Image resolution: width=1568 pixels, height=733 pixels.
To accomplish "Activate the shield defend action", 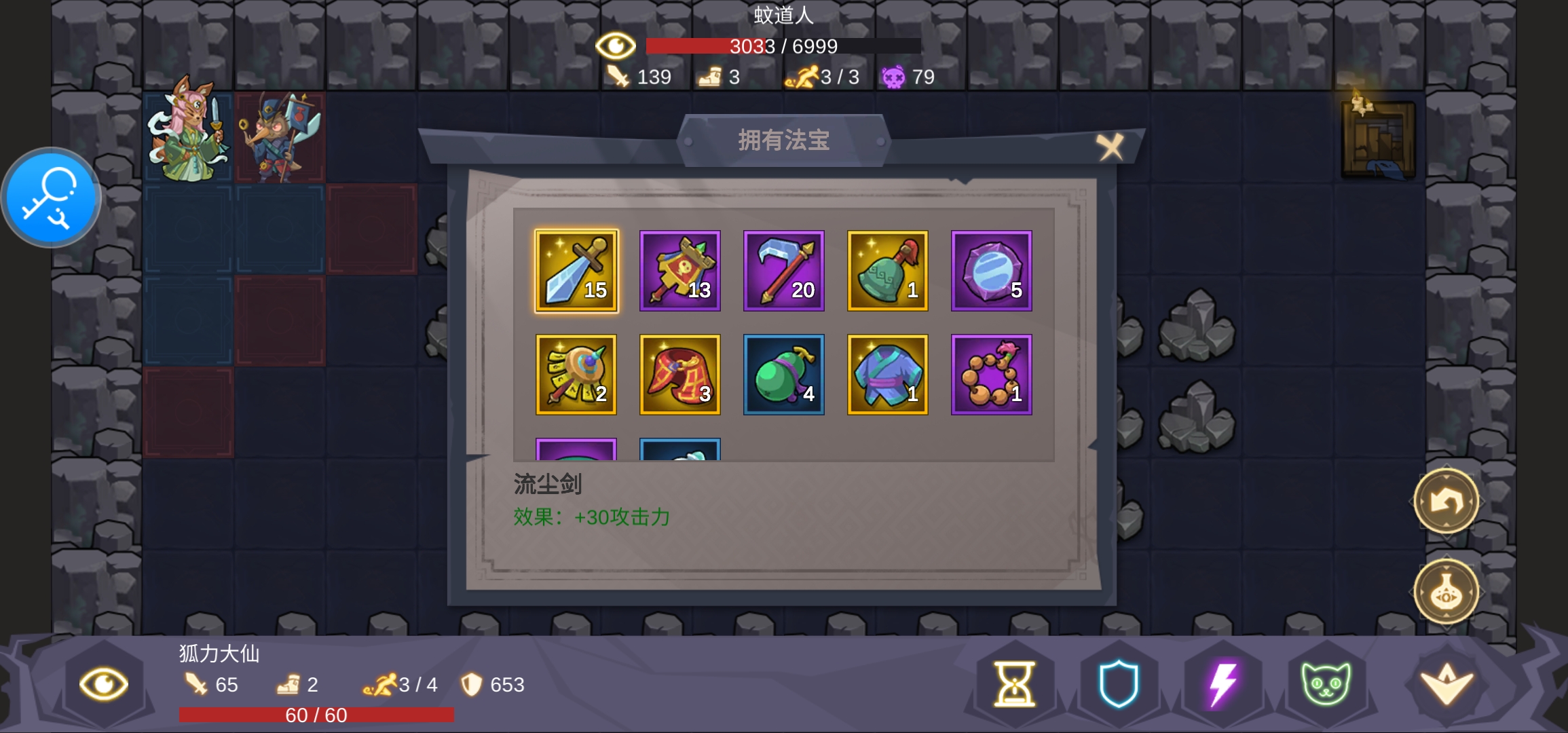I will point(1119,683).
